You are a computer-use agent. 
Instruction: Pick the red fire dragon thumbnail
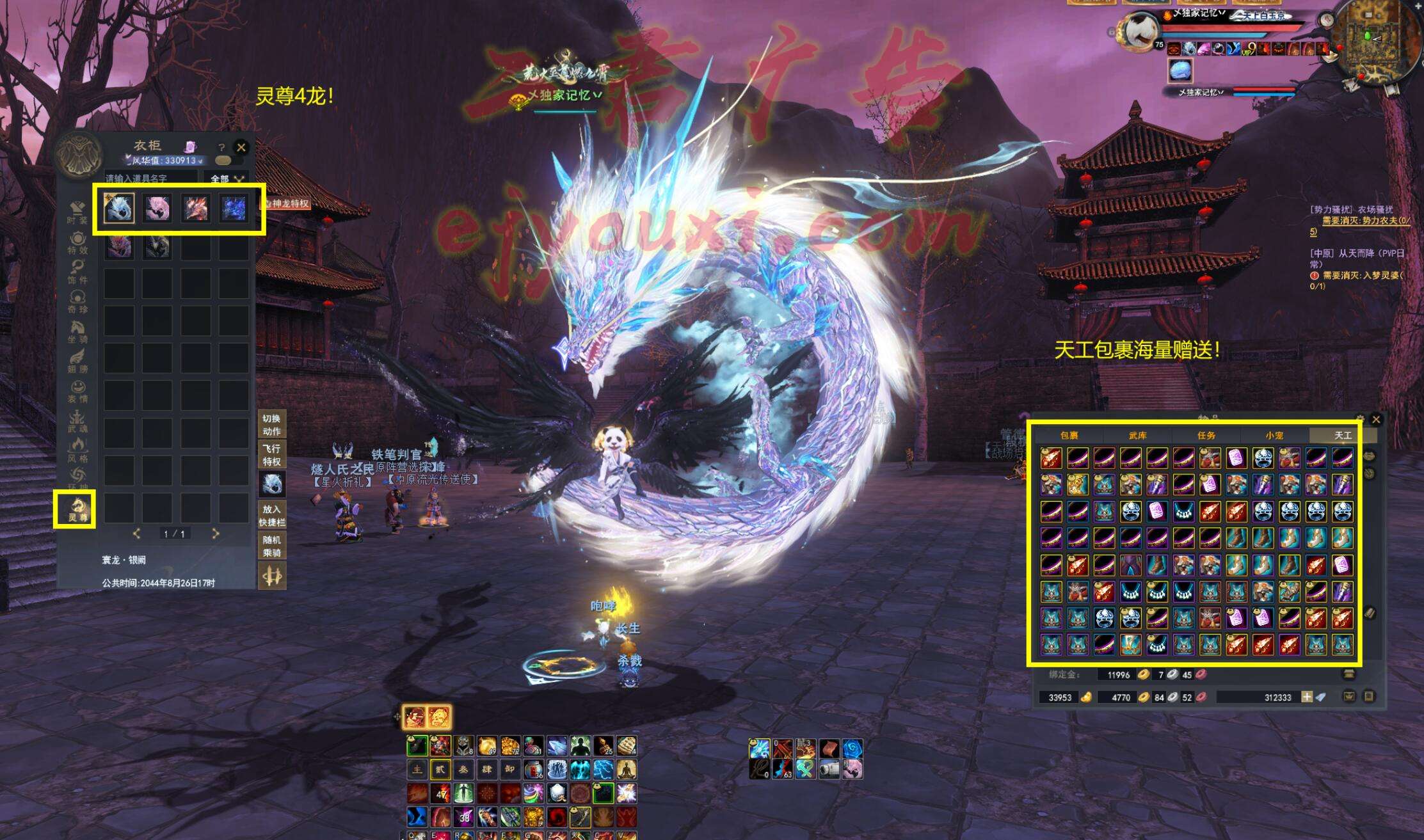tap(195, 209)
